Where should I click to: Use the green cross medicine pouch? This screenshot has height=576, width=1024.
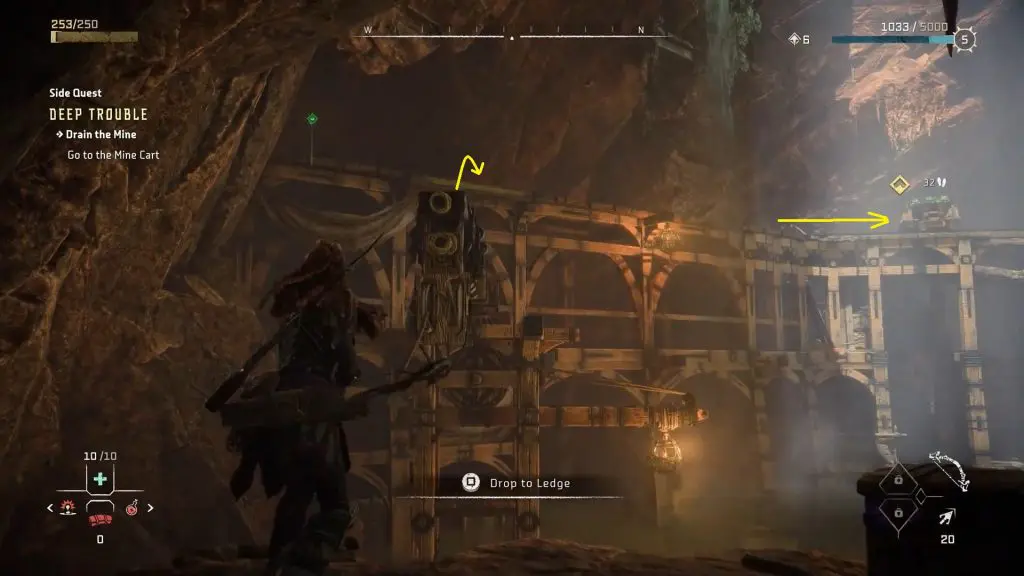tap(100, 480)
